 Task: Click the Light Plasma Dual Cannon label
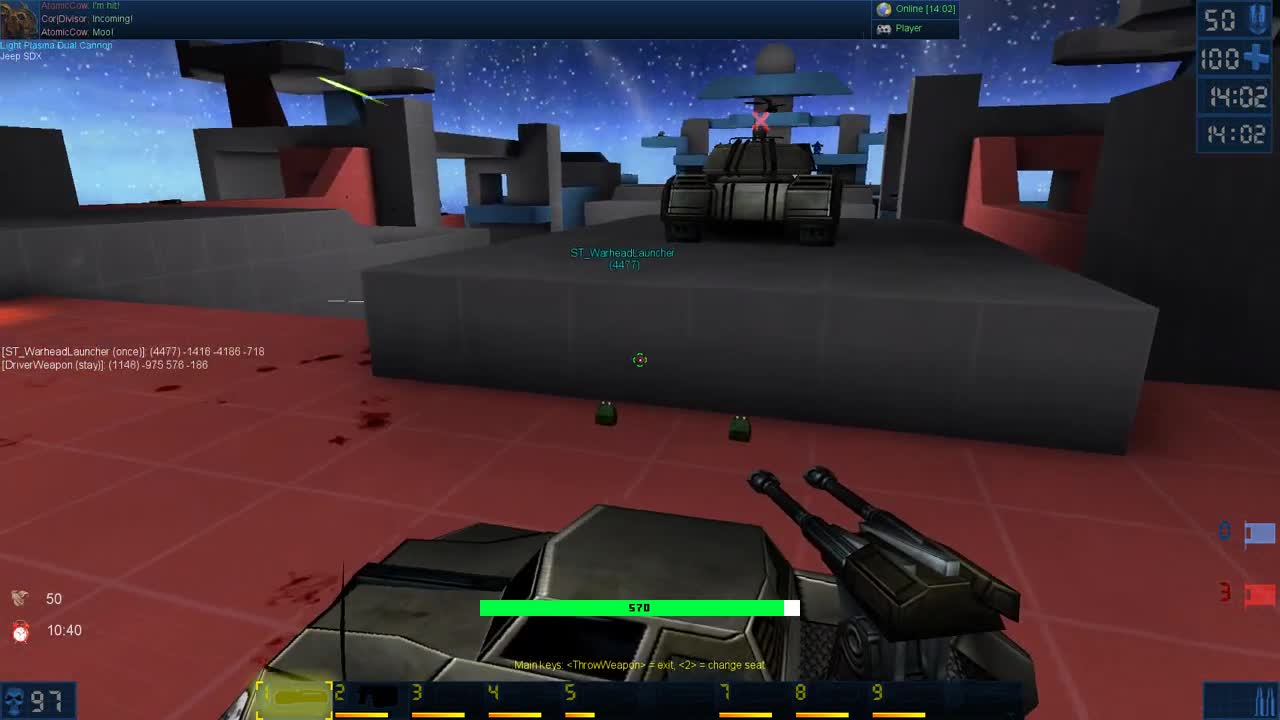click(x=57, y=45)
